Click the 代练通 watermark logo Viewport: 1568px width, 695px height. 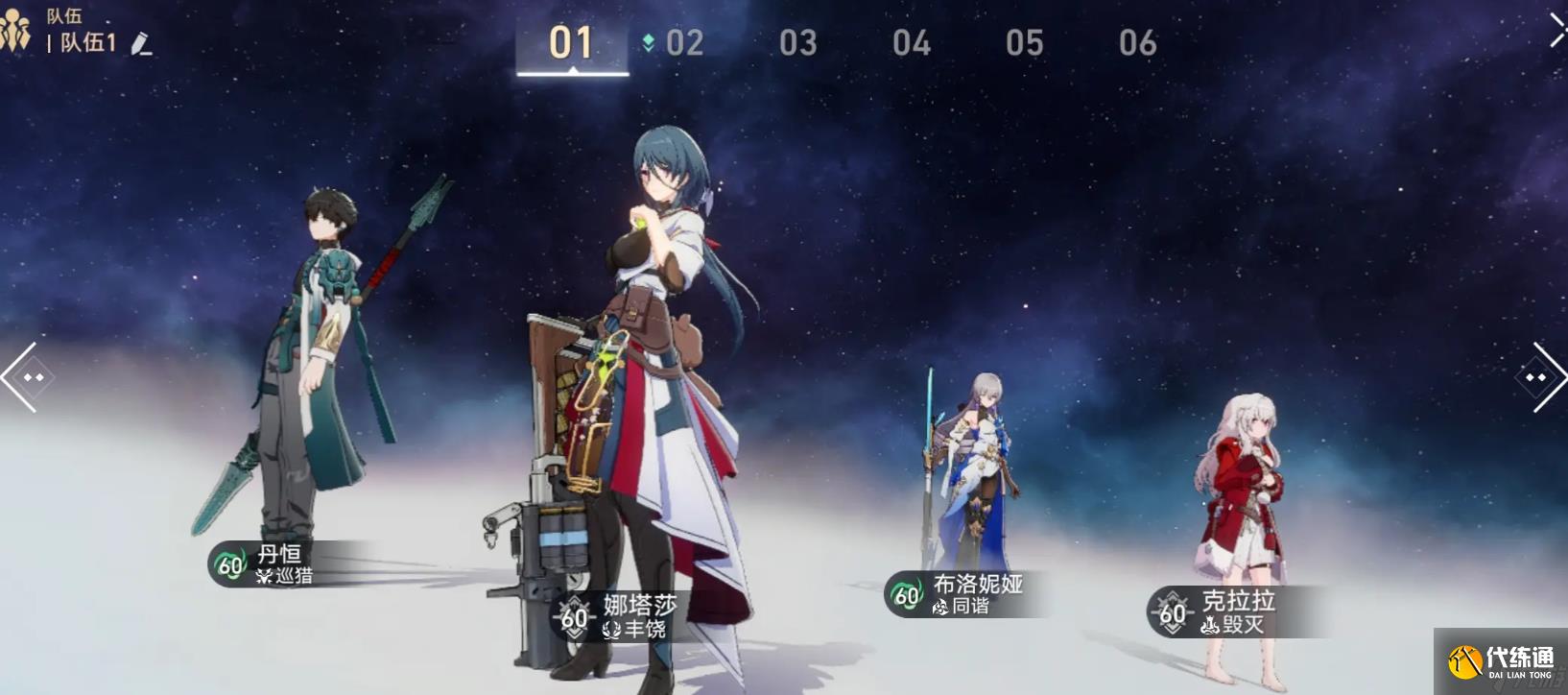click(1497, 662)
